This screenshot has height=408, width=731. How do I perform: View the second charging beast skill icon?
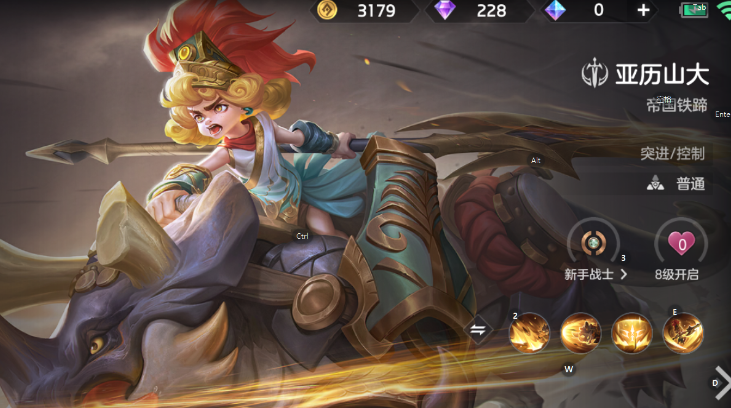(580, 333)
